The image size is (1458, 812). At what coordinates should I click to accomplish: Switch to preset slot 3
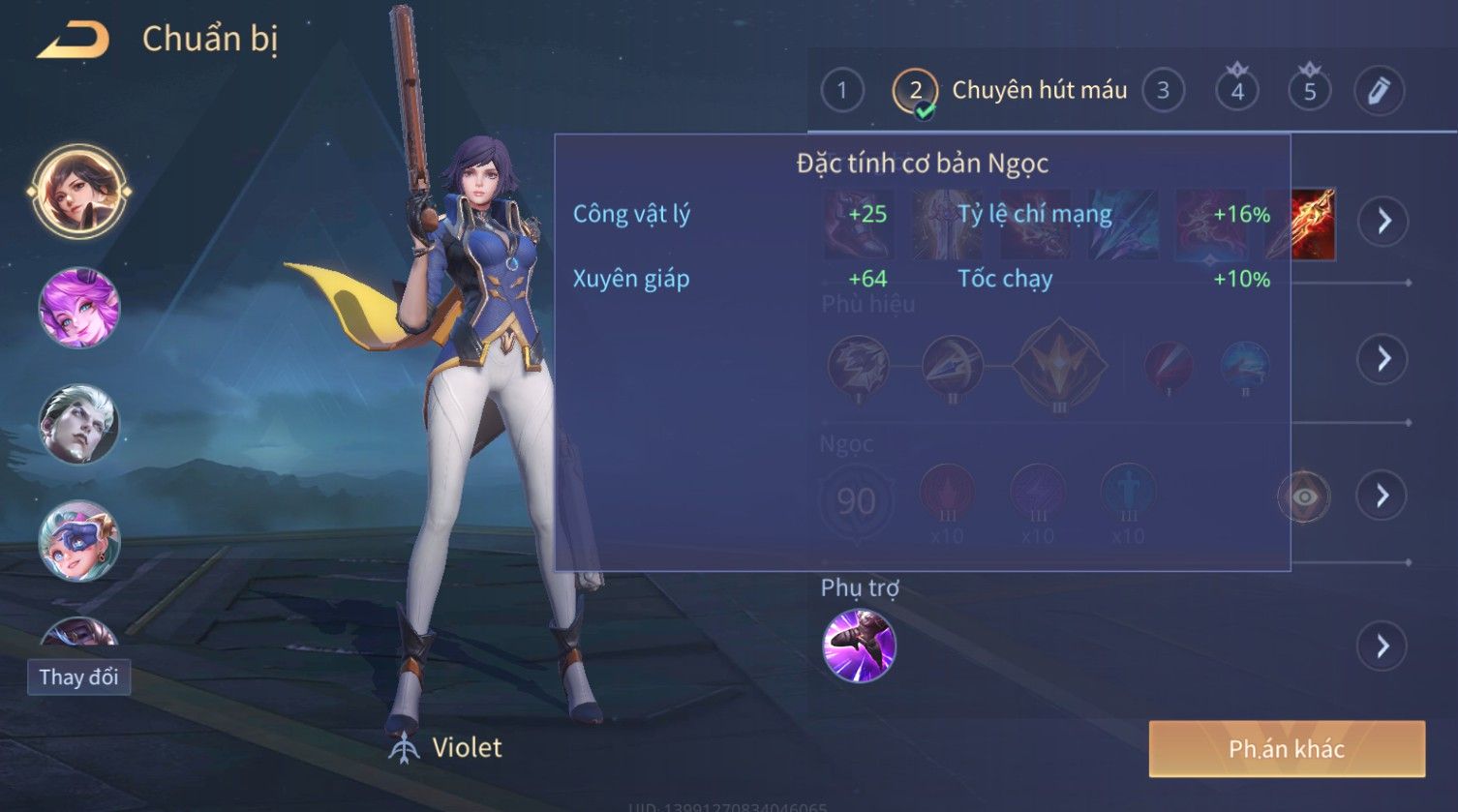point(1163,91)
